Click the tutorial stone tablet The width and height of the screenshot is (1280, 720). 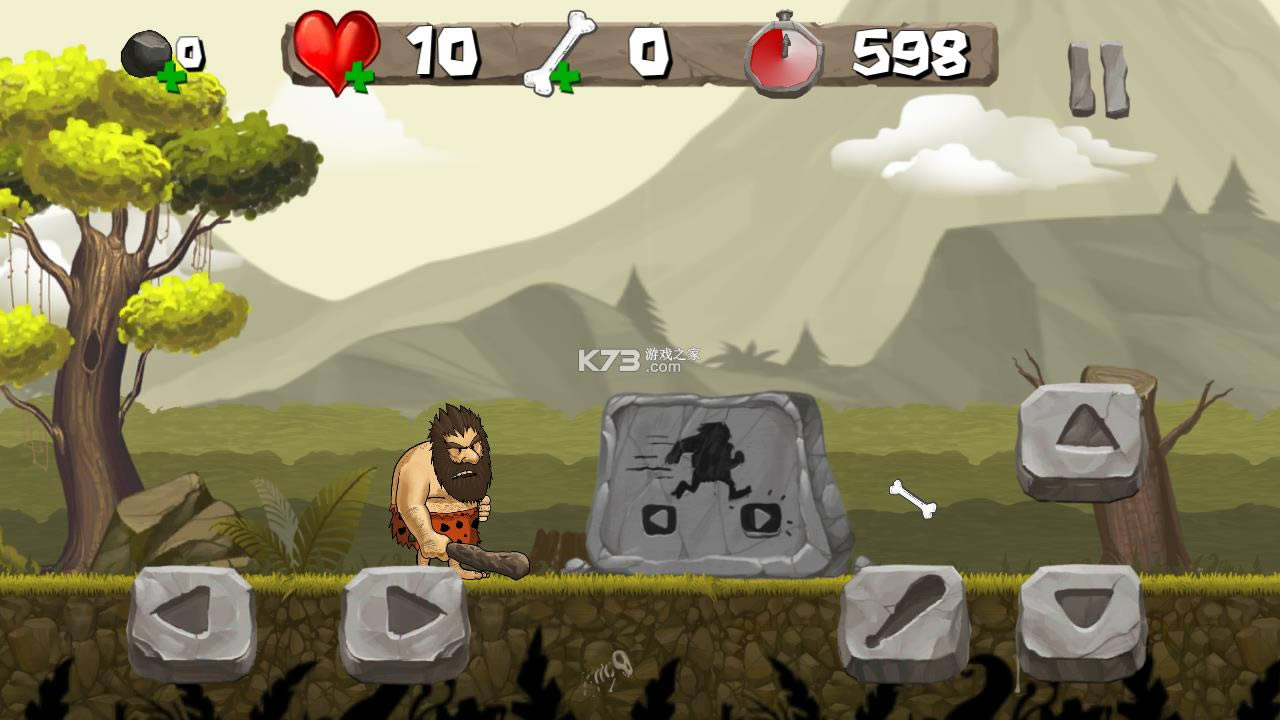(710, 480)
